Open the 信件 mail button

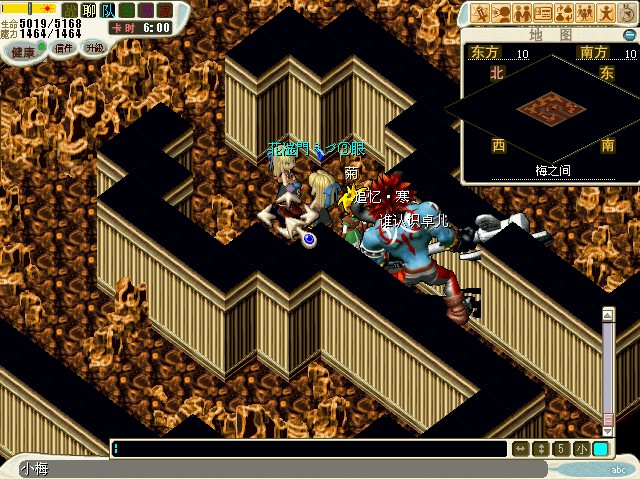pyautogui.click(x=63, y=48)
